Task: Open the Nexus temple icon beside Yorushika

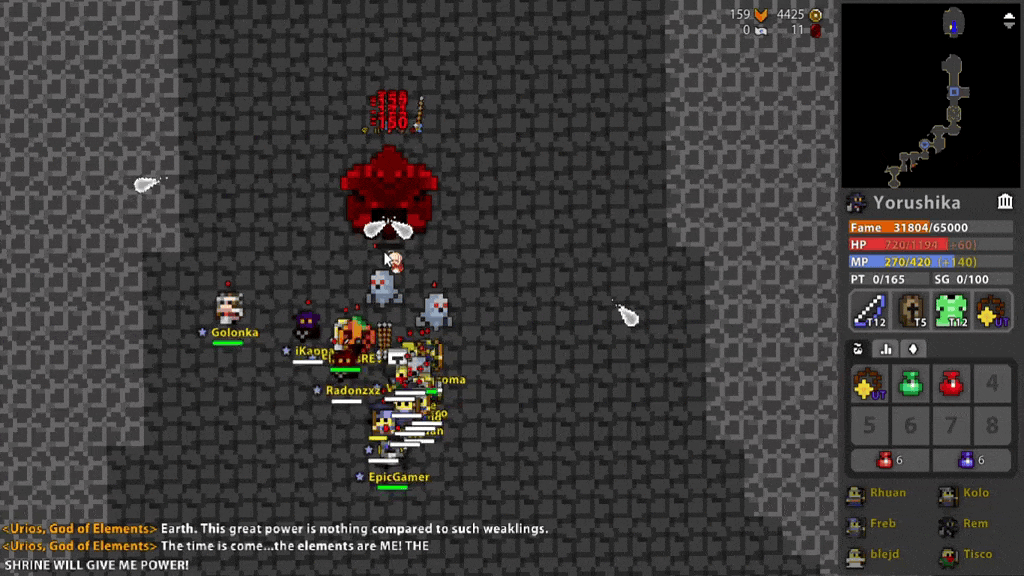Action: (x=1005, y=203)
